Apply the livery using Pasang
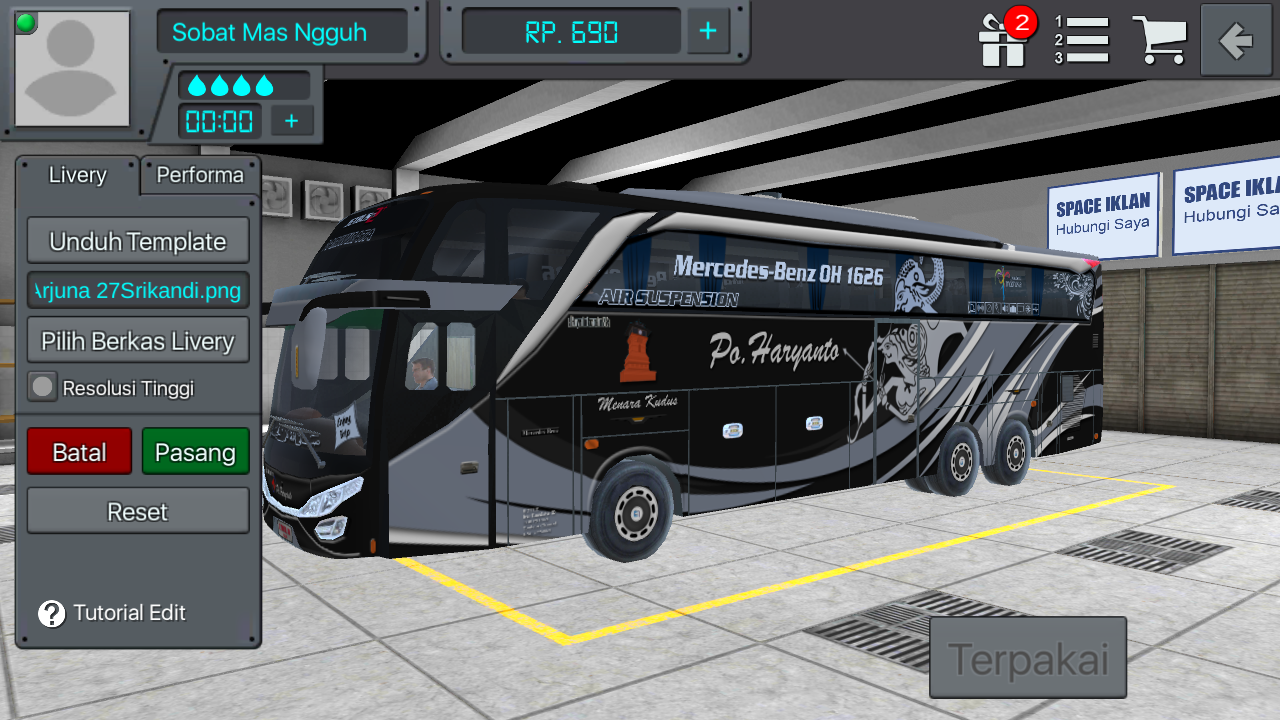The height and width of the screenshot is (720, 1280). [x=196, y=451]
